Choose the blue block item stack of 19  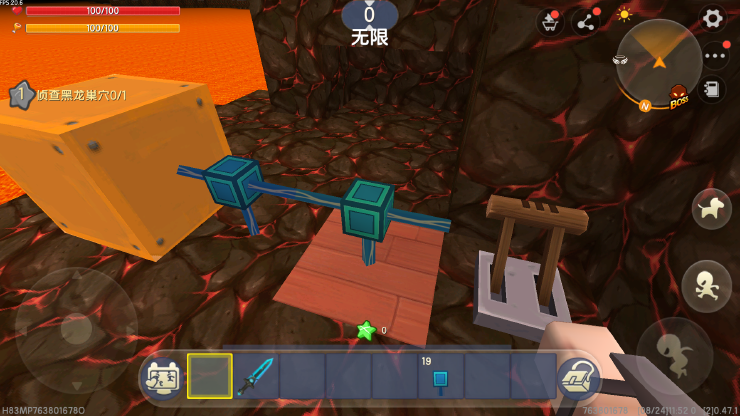[440, 376]
